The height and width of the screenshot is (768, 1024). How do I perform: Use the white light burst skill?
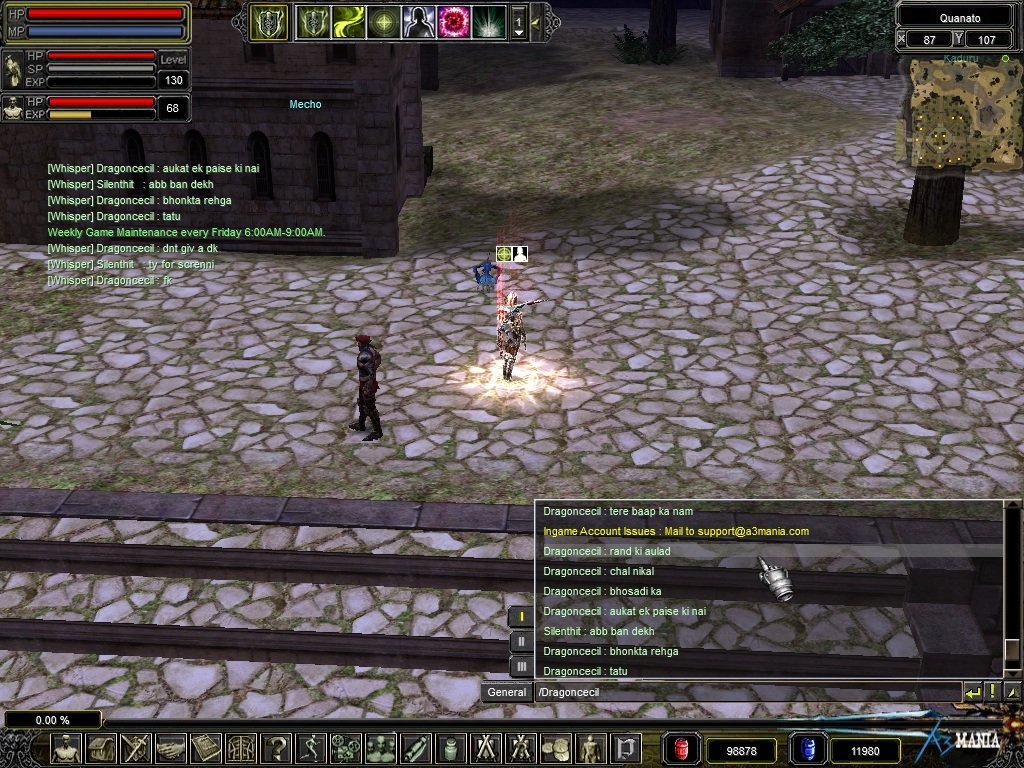(x=489, y=21)
